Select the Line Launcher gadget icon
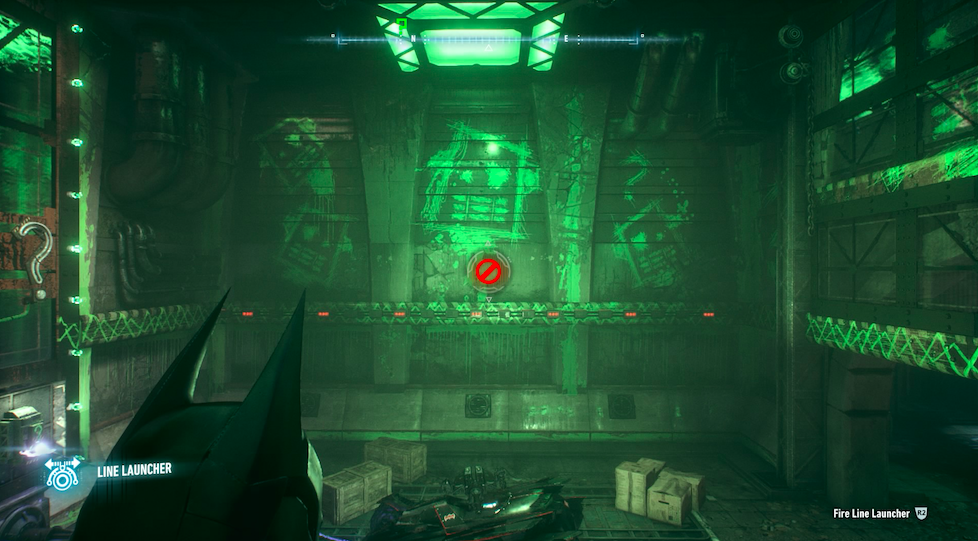Viewport: 978px width, 541px height. (63, 473)
